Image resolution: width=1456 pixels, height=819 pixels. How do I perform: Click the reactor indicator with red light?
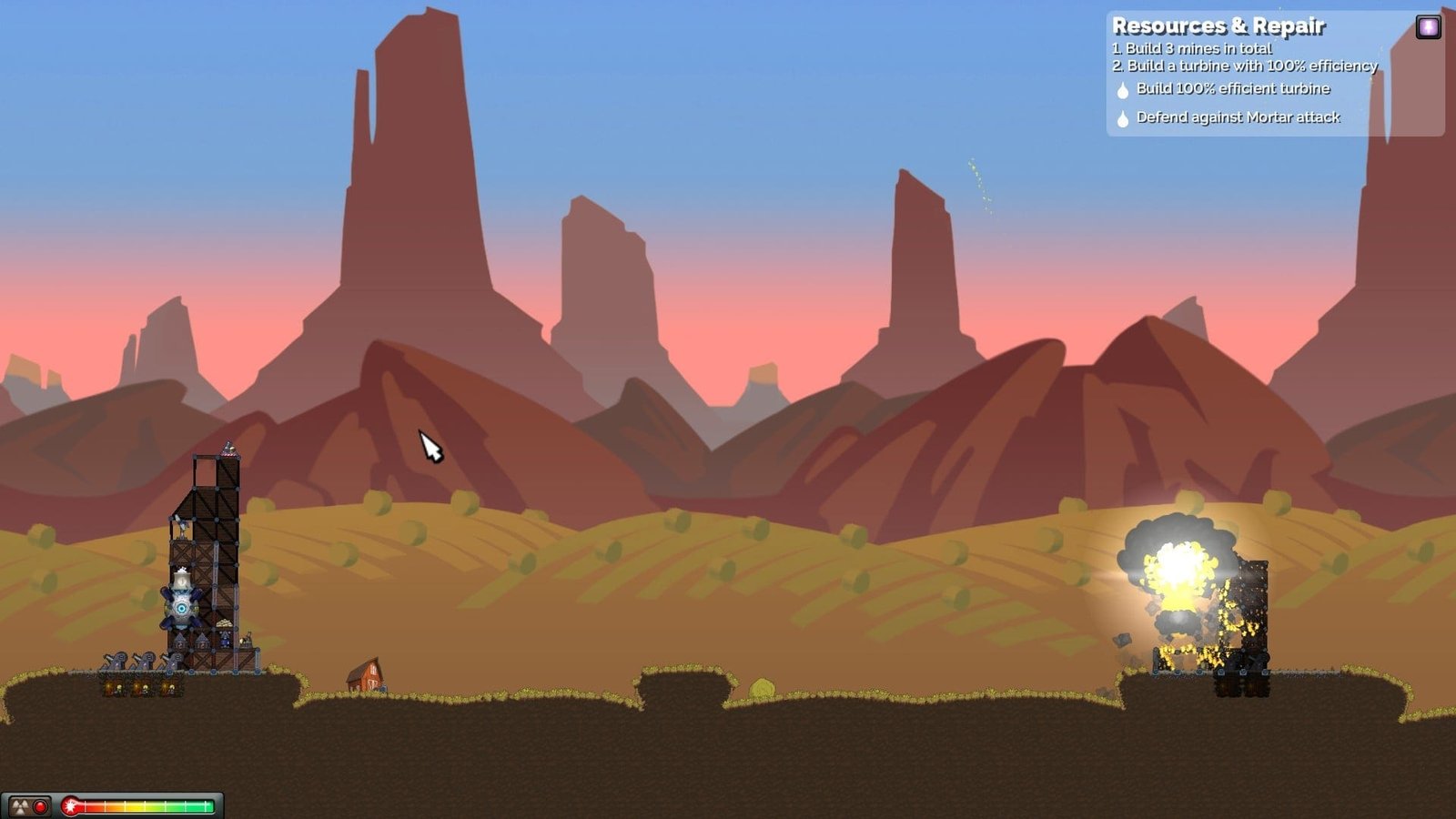click(29, 806)
